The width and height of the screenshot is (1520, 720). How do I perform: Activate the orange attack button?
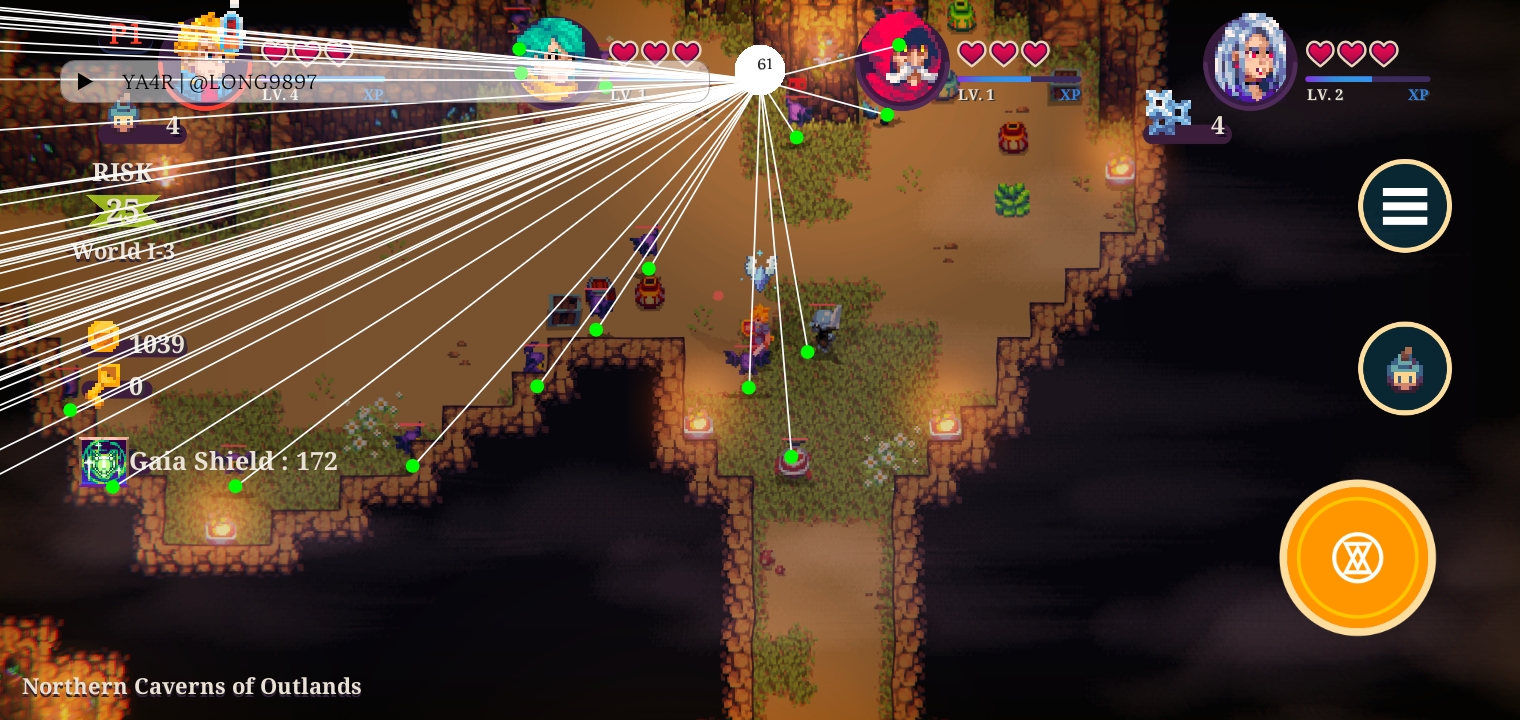pos(1357,558)
